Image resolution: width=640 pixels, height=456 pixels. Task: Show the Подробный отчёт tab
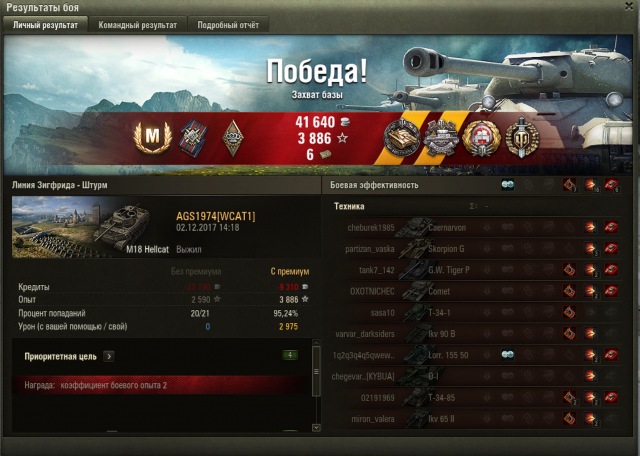coord(226,24)
